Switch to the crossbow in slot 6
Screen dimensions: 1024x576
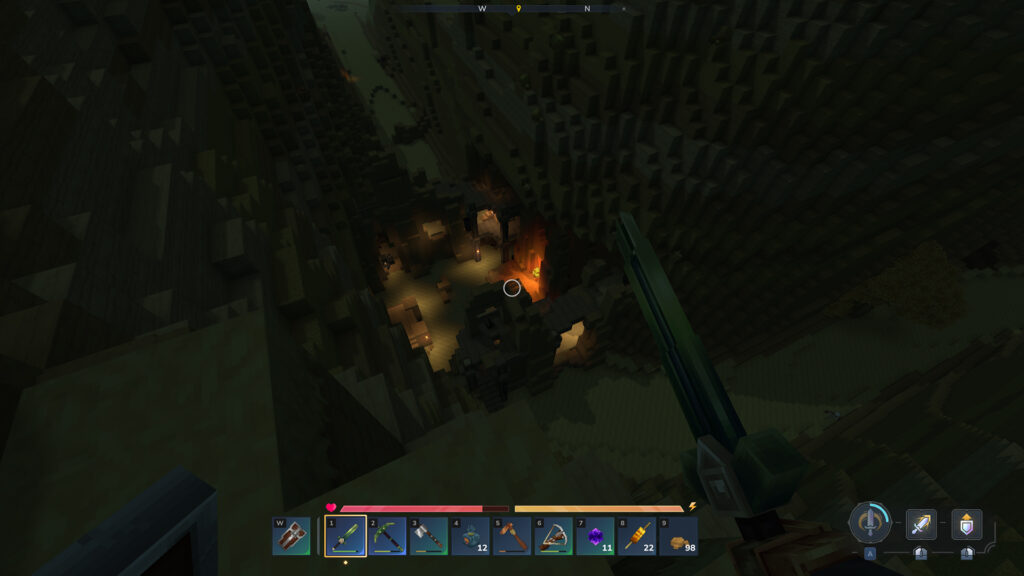pos(553,537)
